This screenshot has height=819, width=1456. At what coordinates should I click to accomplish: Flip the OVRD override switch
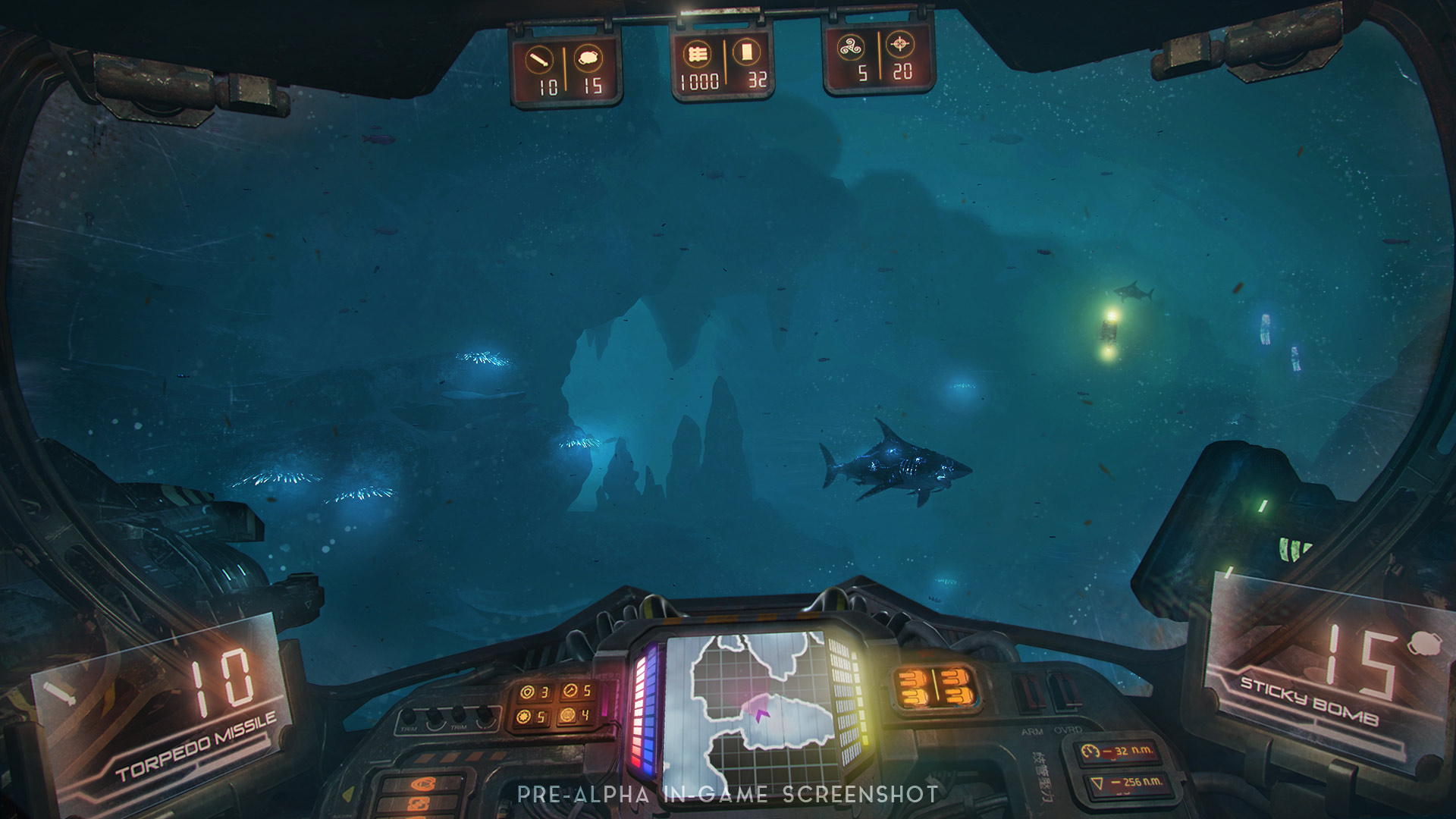point(1062,690)
